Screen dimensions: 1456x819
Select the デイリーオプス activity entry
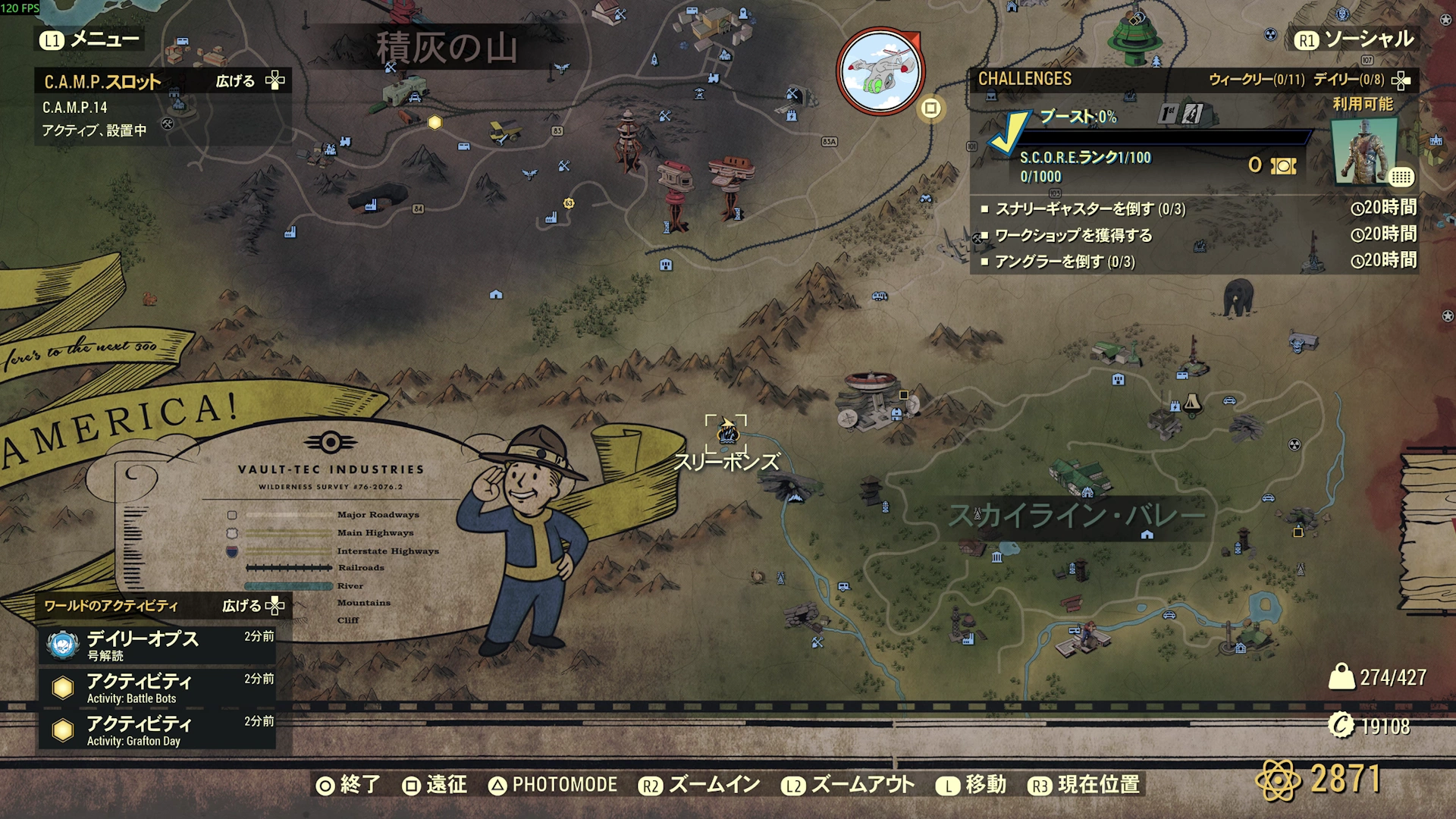click(x=157, y=645)
